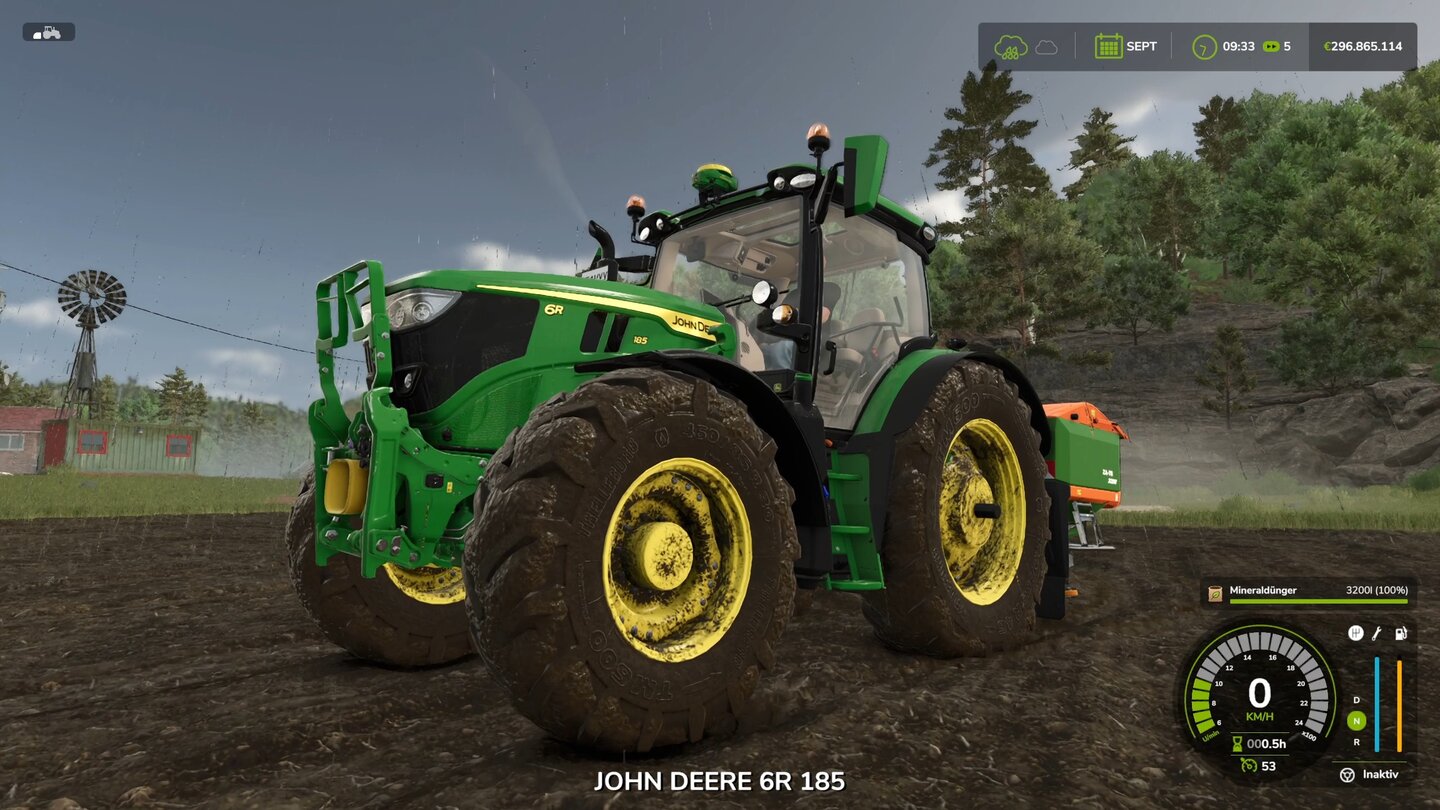The width and height of the screenshot is (1440, 810).
Task: Click the rainy weather cloud icon
Action: coord(1012,45)
